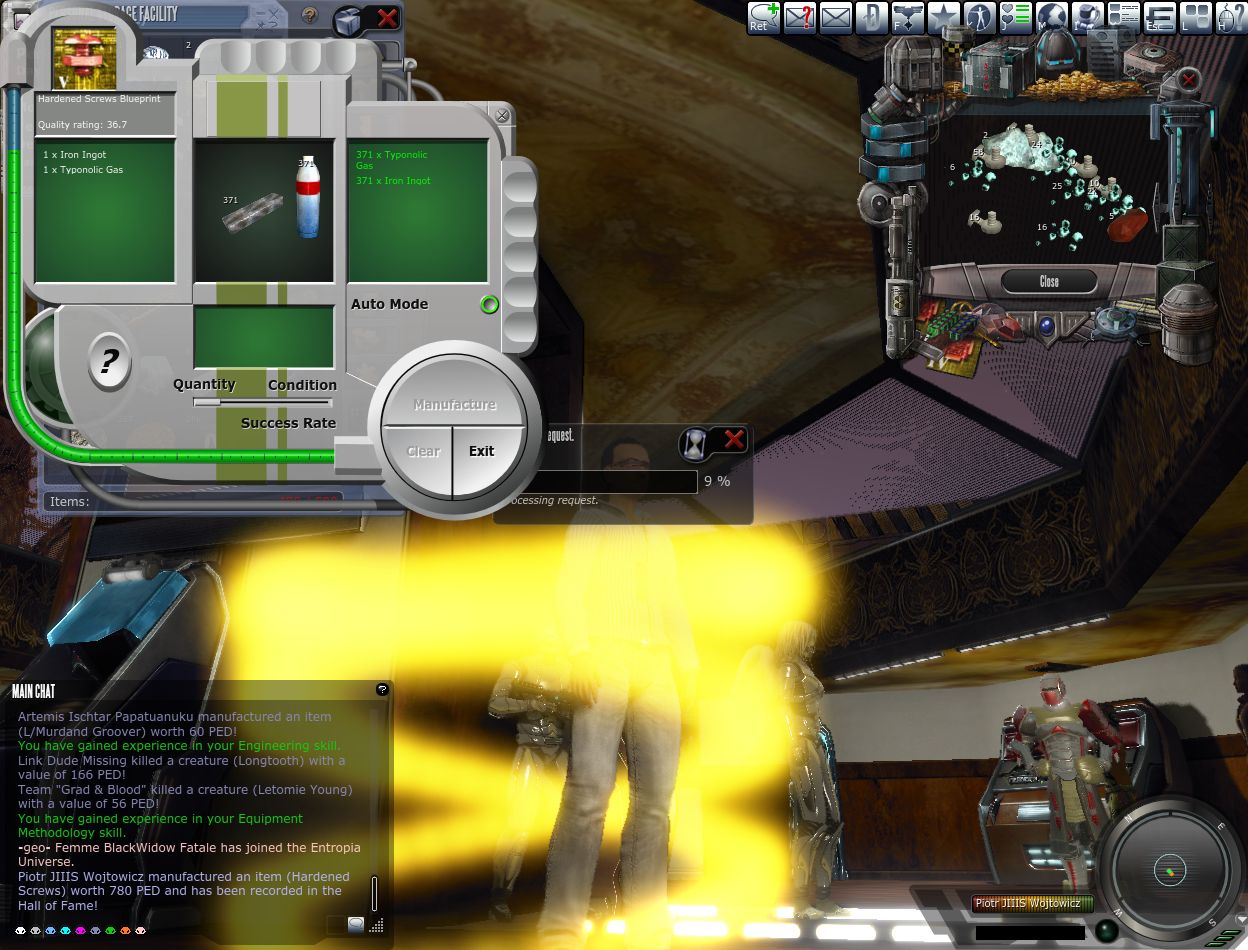Open the globe map icon
1248x950 pixels.
1051,17
